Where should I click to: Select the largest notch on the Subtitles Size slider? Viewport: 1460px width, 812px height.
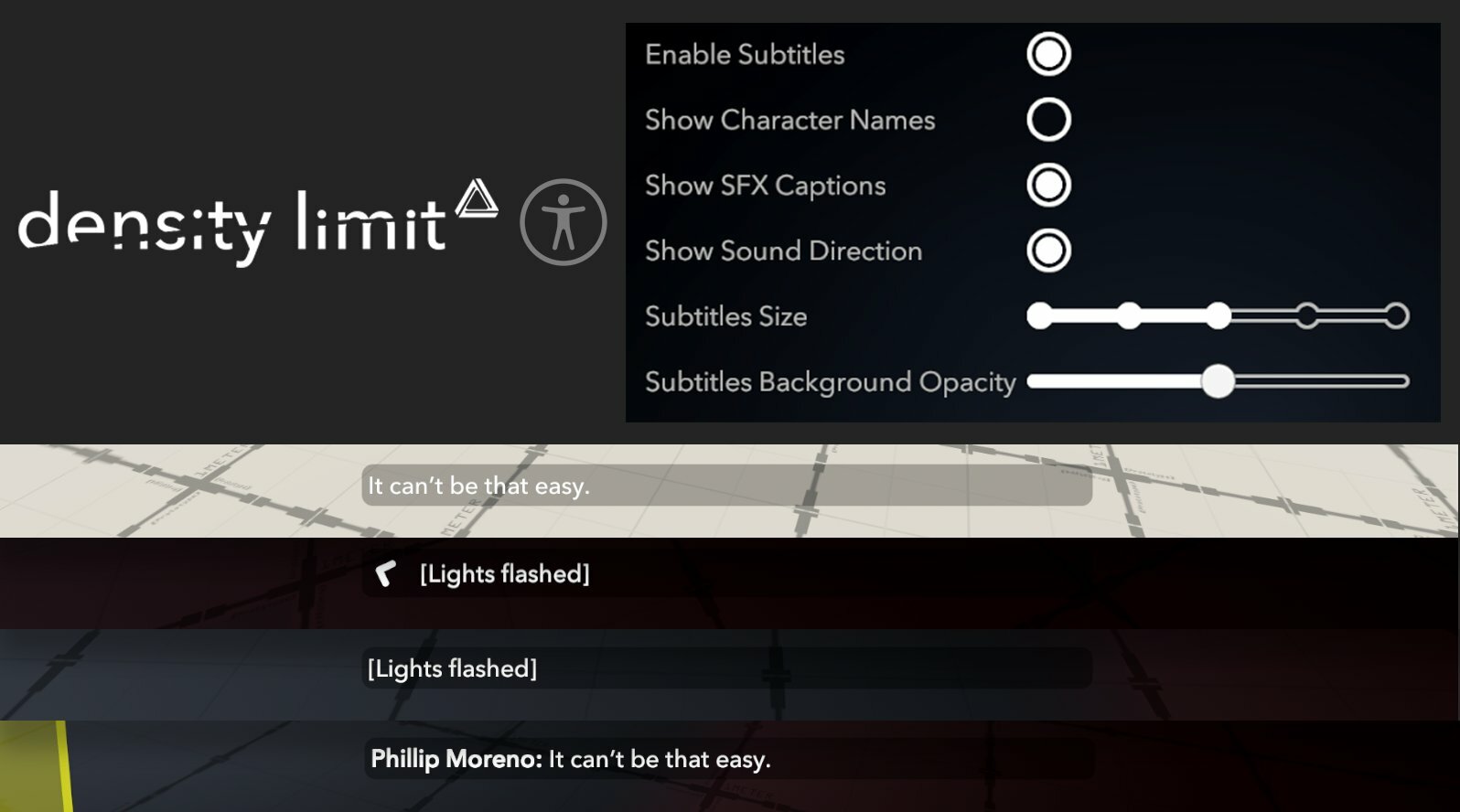click(x=1399, y=315)
